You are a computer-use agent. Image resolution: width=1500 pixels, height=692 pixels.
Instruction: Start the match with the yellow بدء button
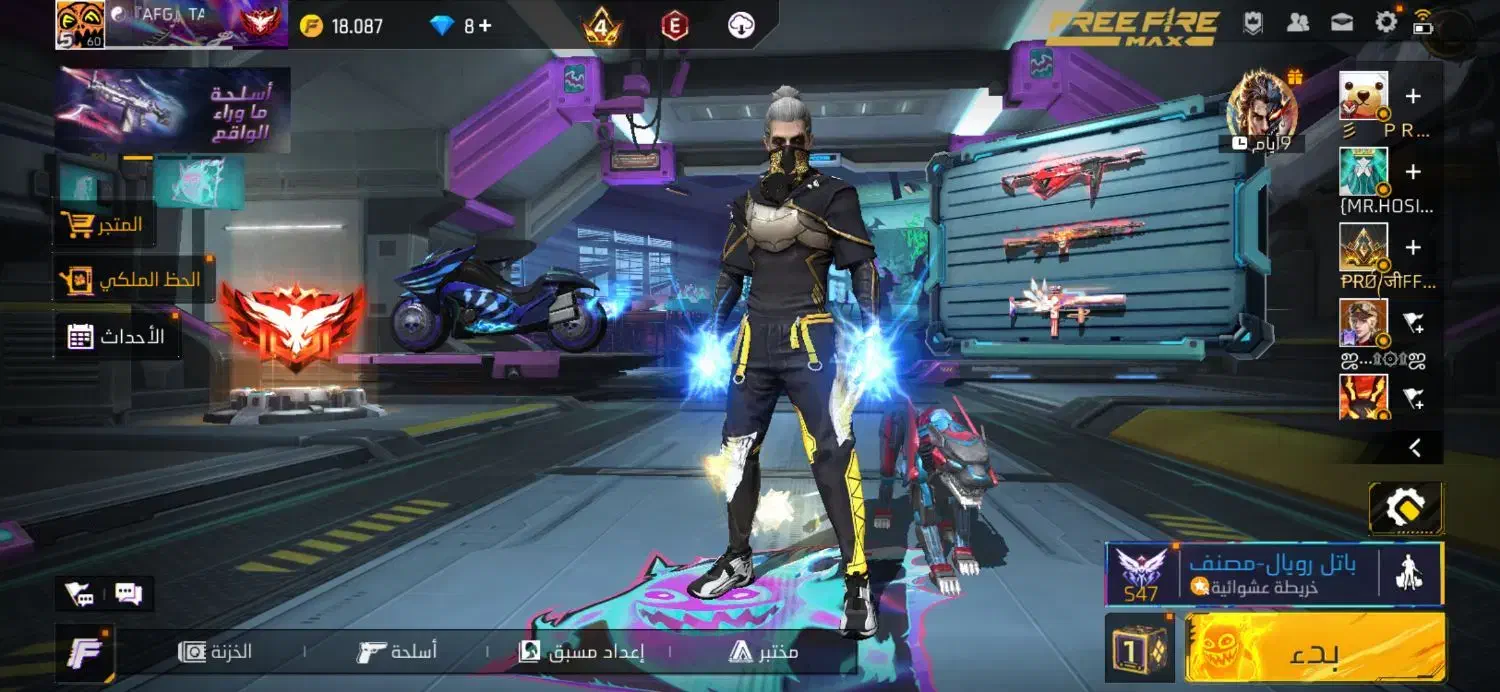1315,647
